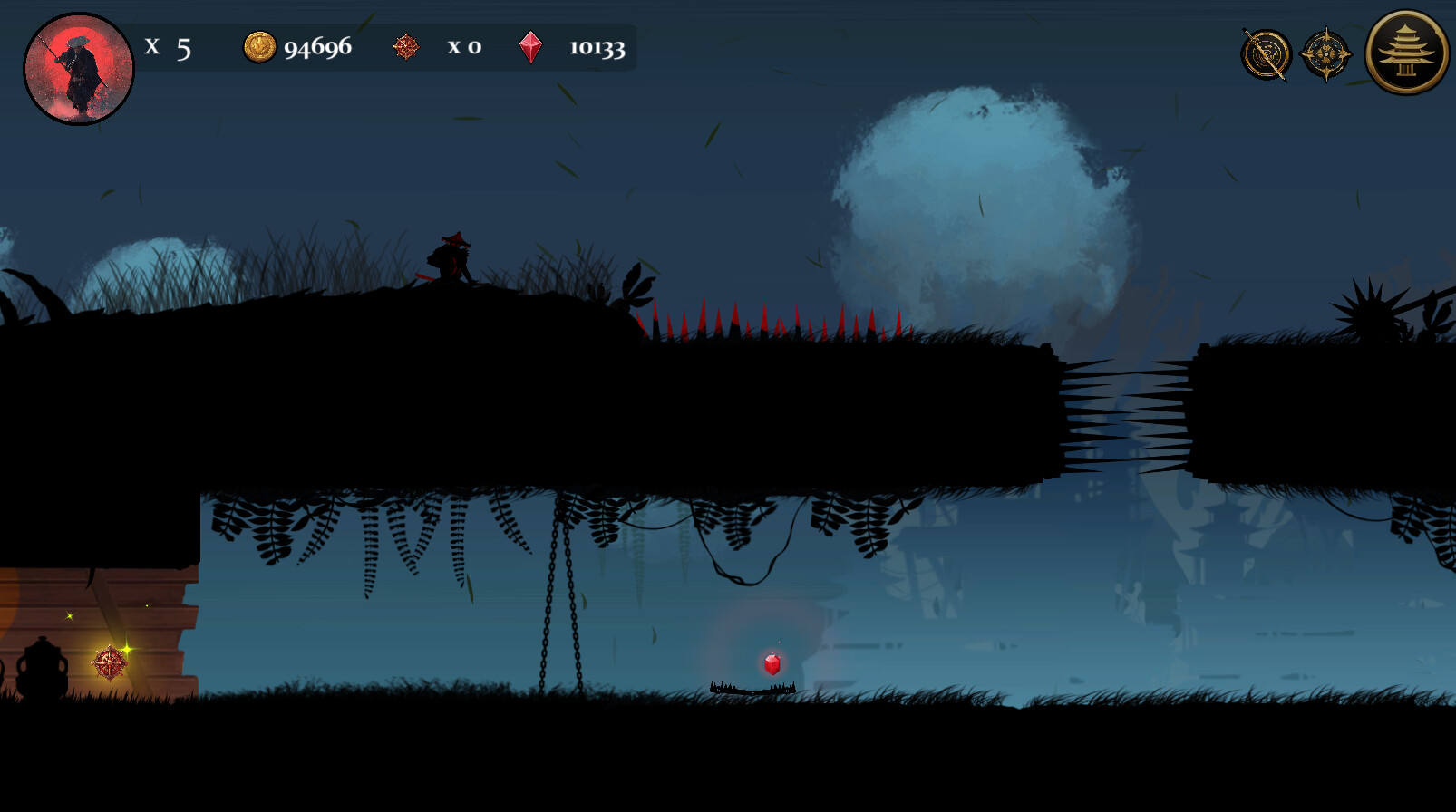Click the gold coin currency icon
Viewport: 1456px width, 812px height.
pos(259,46)
